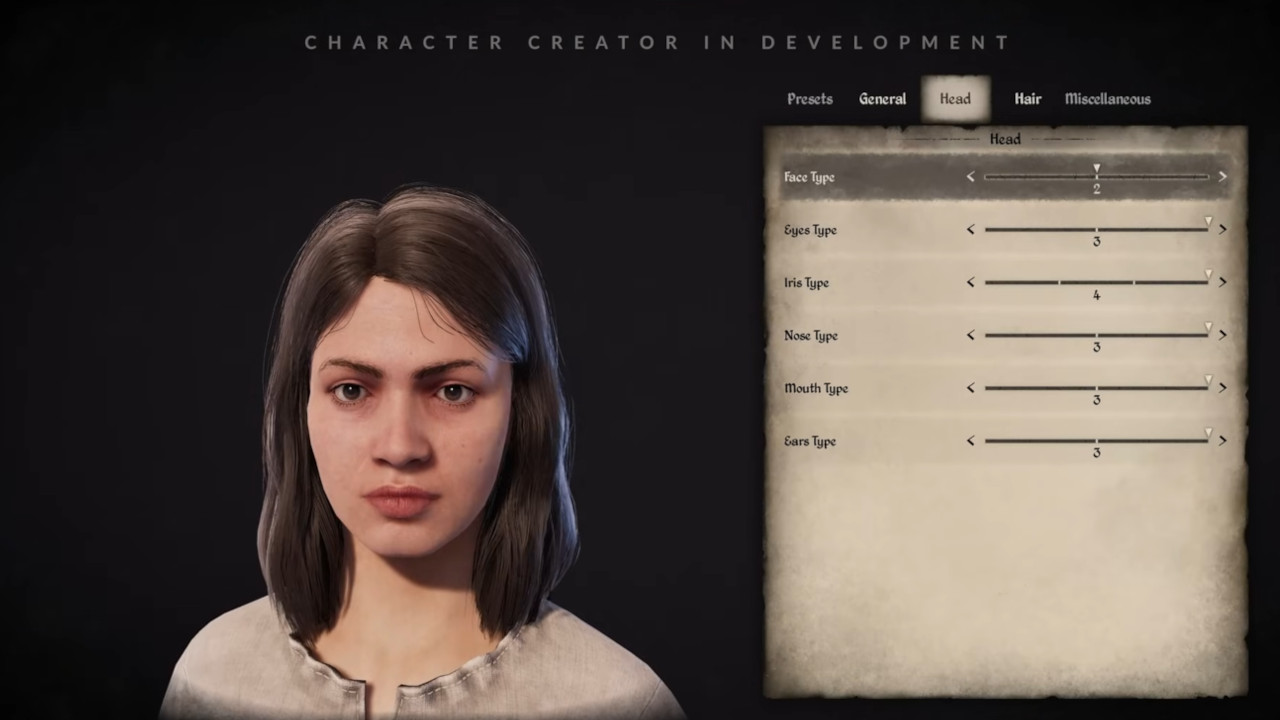Click the left arrow for Mouth Type
1280x720 pixels.
coord(969,388)
